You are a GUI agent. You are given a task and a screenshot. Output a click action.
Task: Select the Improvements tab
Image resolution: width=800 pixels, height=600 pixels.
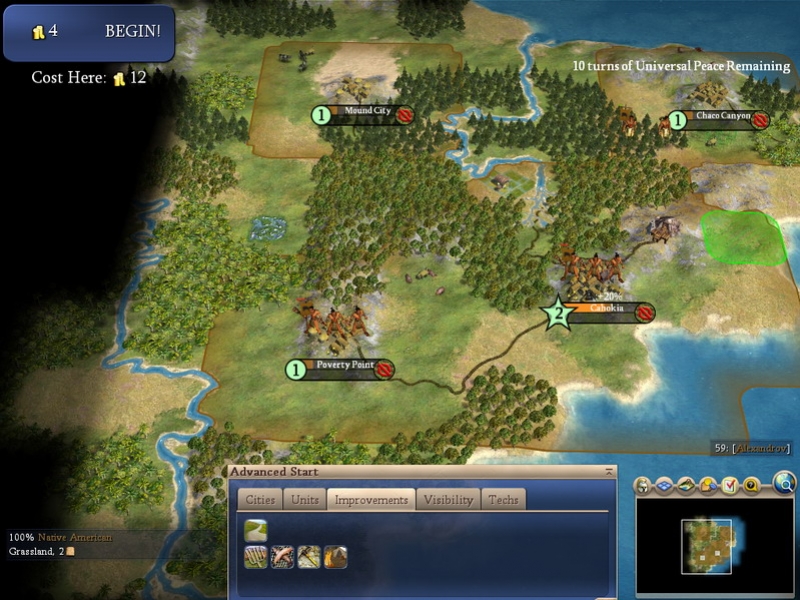tap(371, 499)
